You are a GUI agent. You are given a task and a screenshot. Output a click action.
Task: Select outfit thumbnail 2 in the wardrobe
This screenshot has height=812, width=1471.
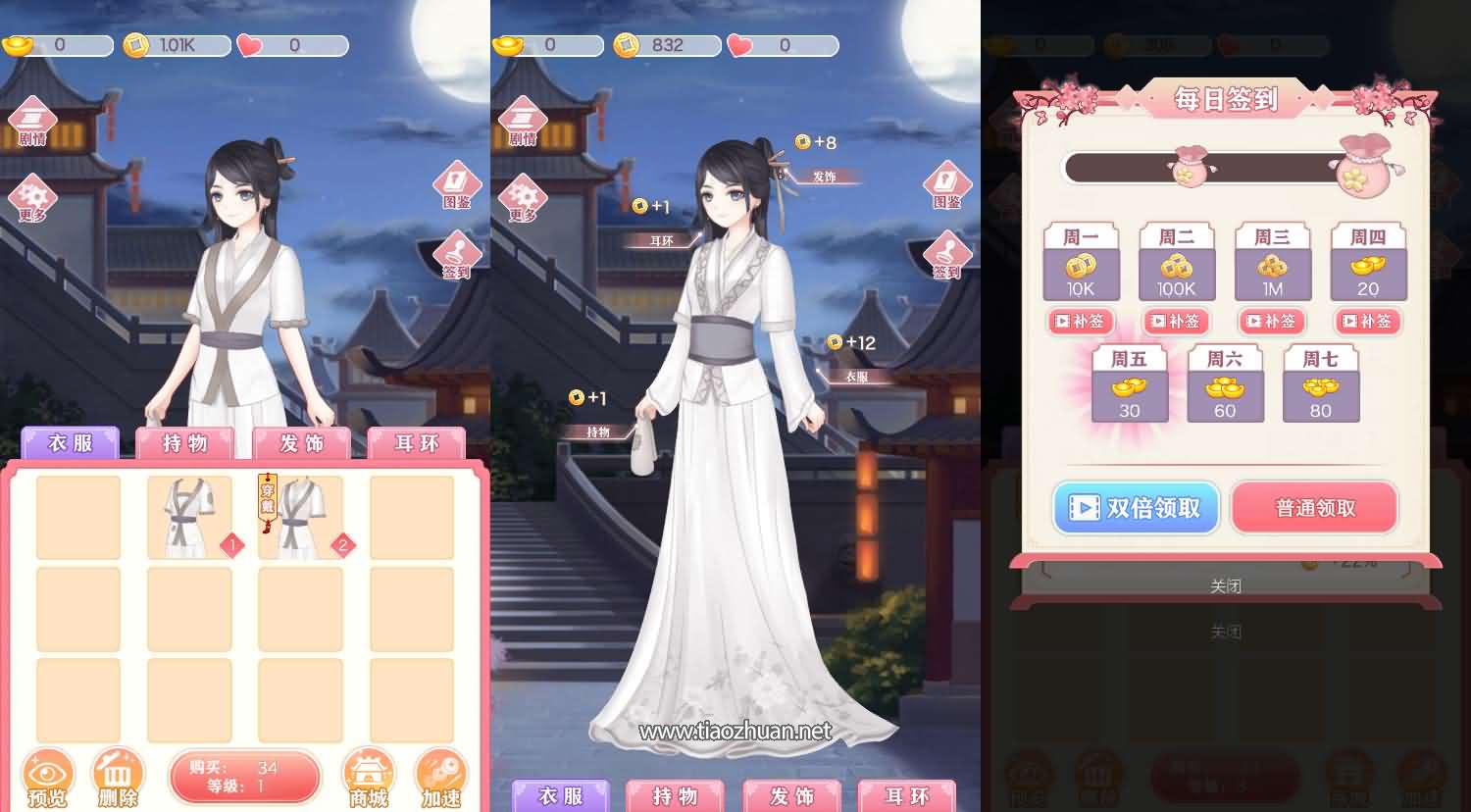coord(301,517)
